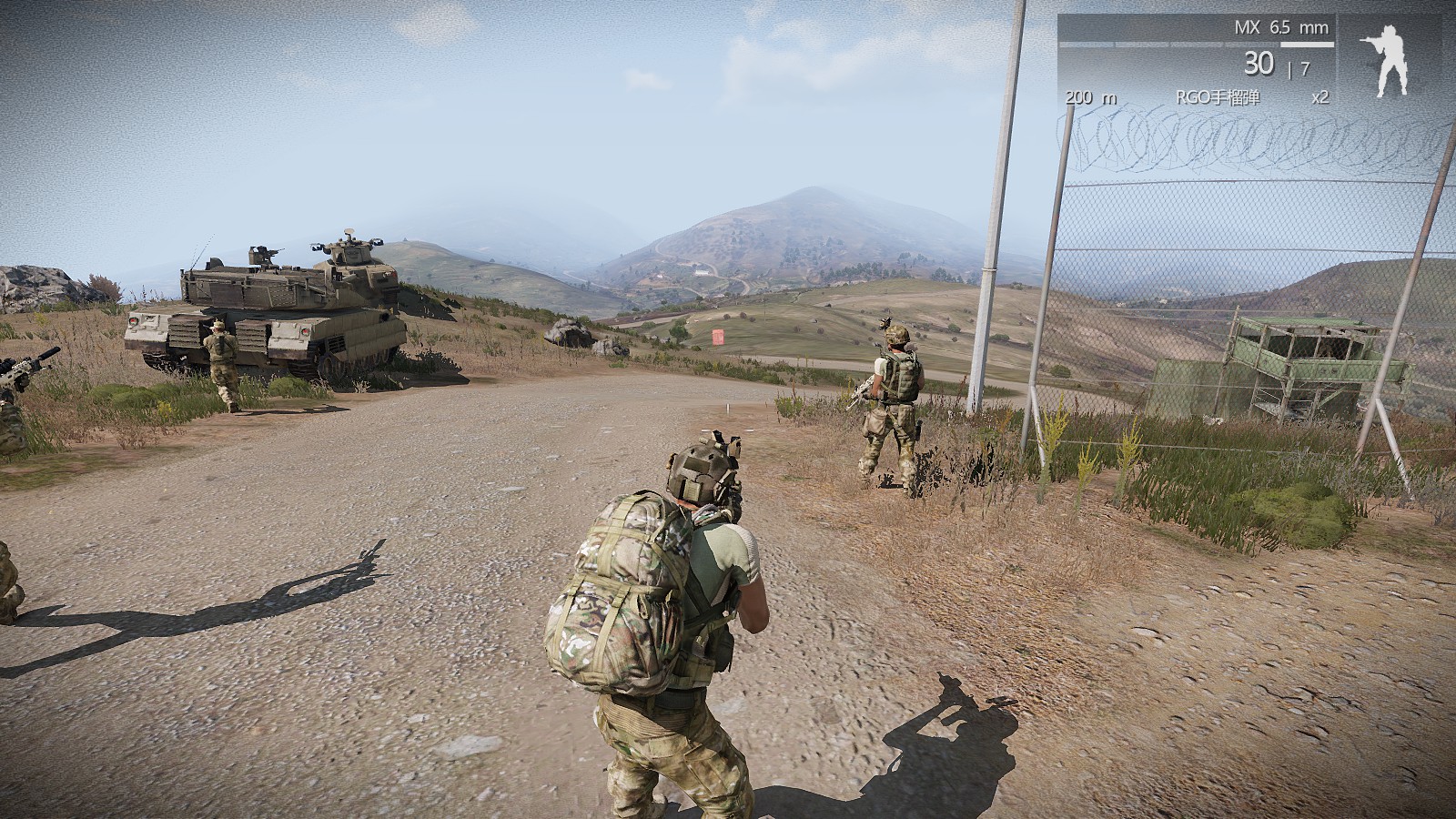Select the MX 6.5 mm weapon label
Image resolution: width=1456 pixels, height=819 pixels.
(1280, 27)
